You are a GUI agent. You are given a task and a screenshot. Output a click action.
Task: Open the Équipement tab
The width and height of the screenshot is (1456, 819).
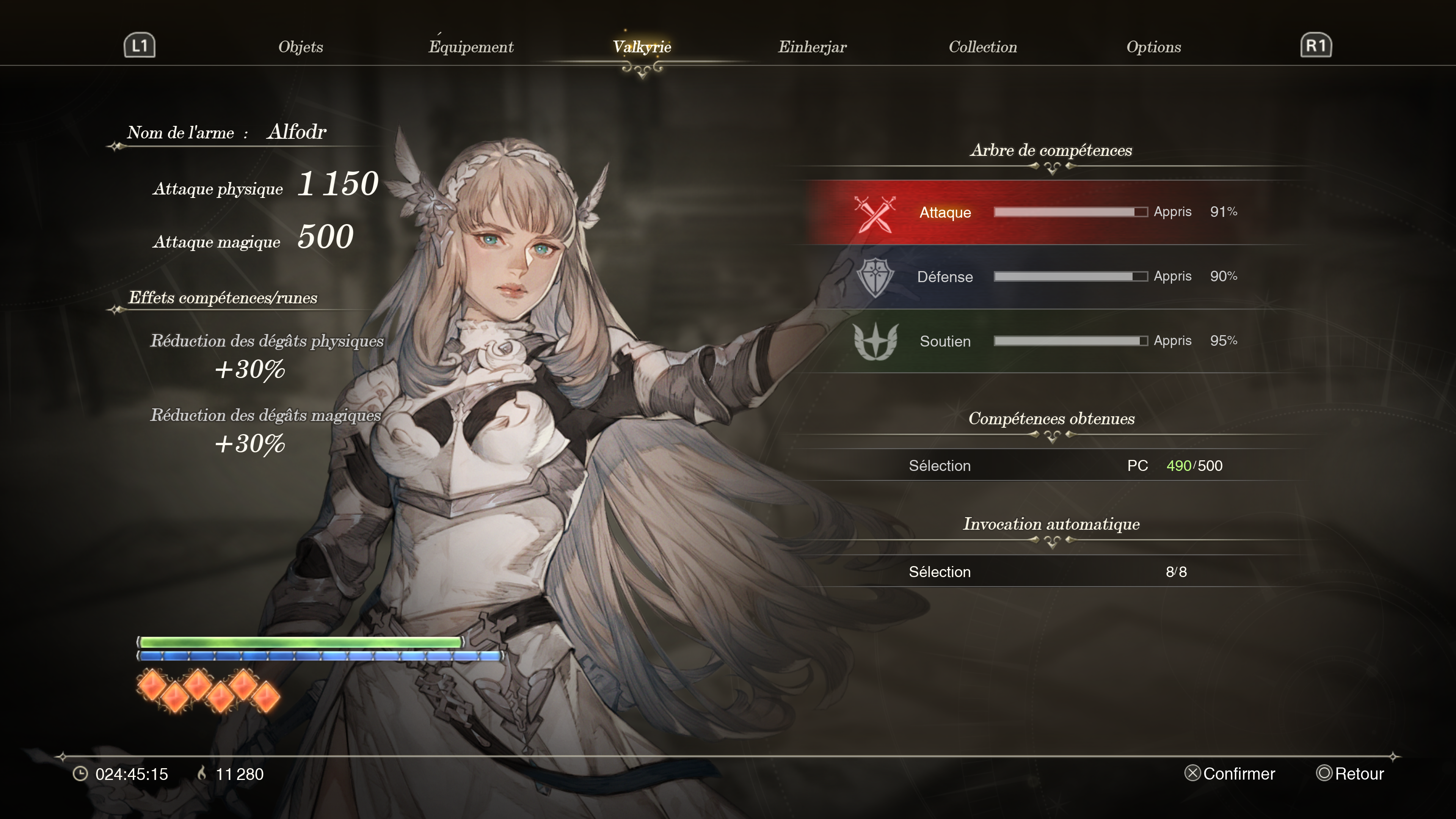coord(471,47)
